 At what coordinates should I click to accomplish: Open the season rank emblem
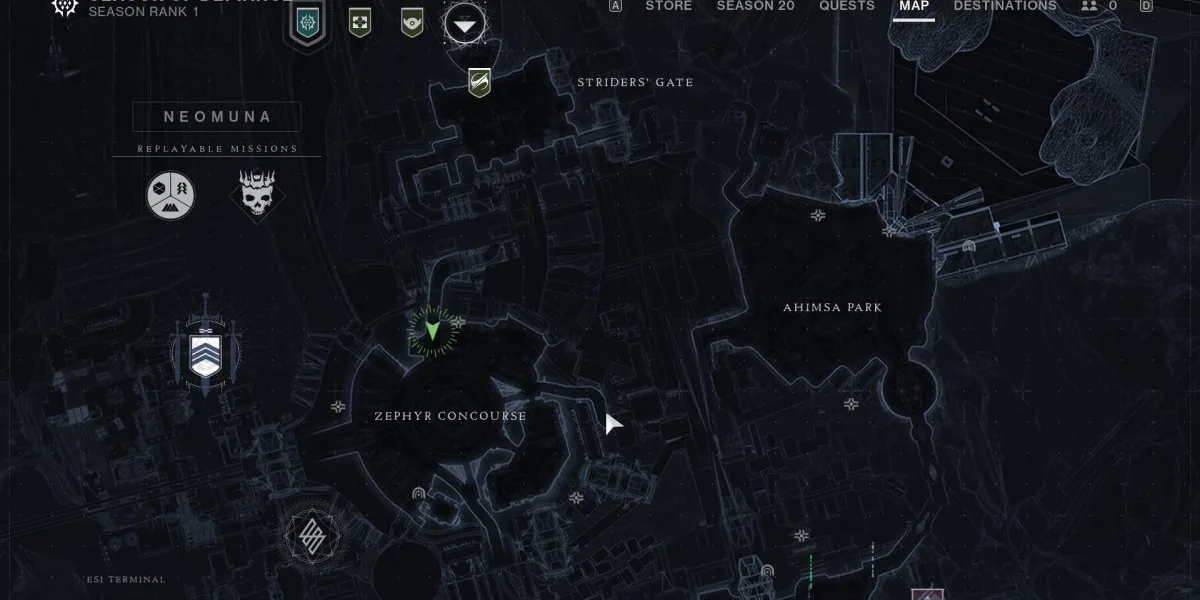pos(64,9)
